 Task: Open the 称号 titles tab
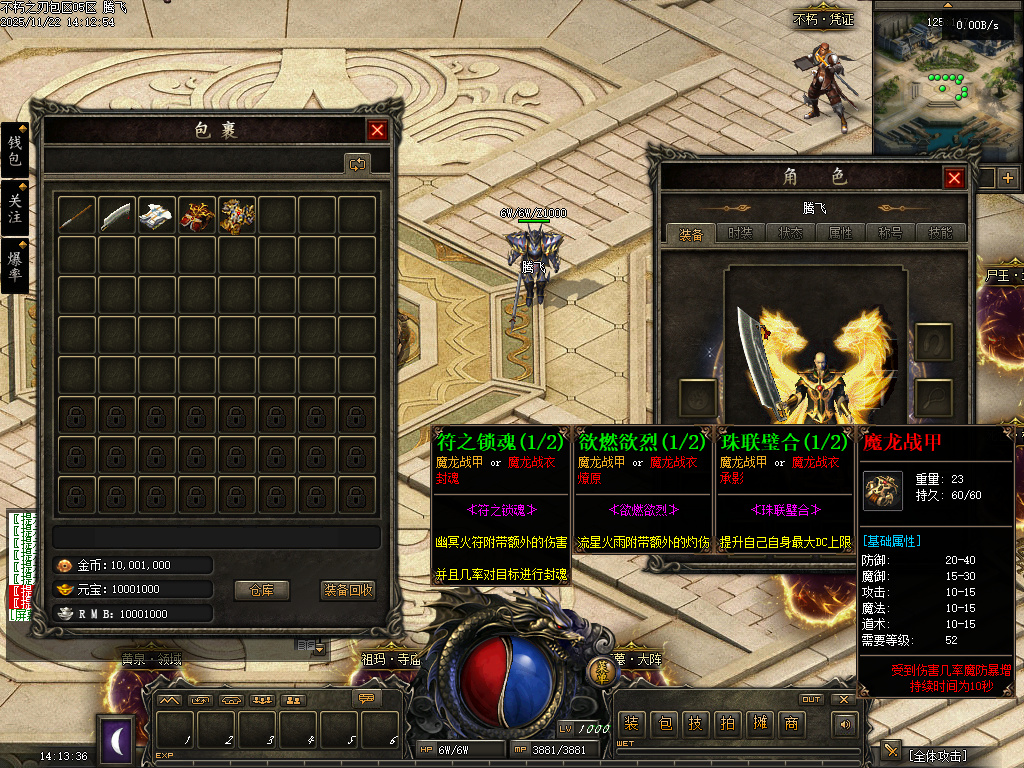coord(890,233)
